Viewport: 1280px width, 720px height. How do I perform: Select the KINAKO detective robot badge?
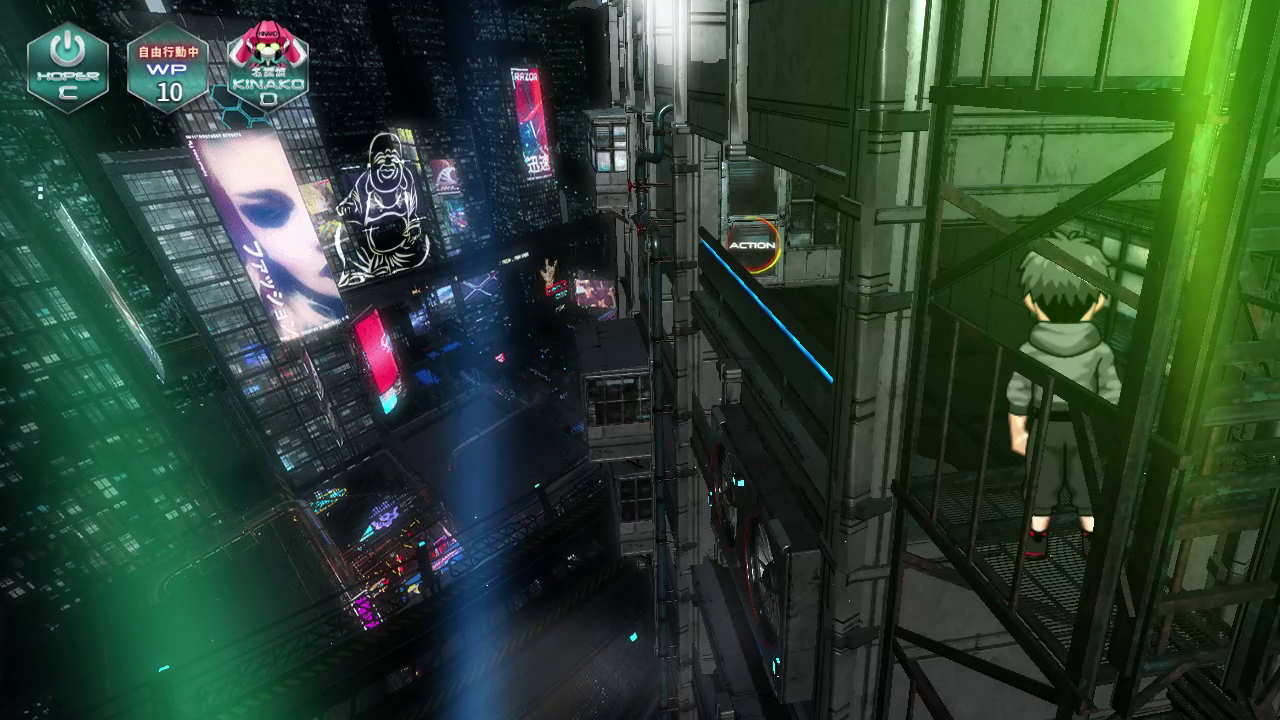click(x=267, y=67)
